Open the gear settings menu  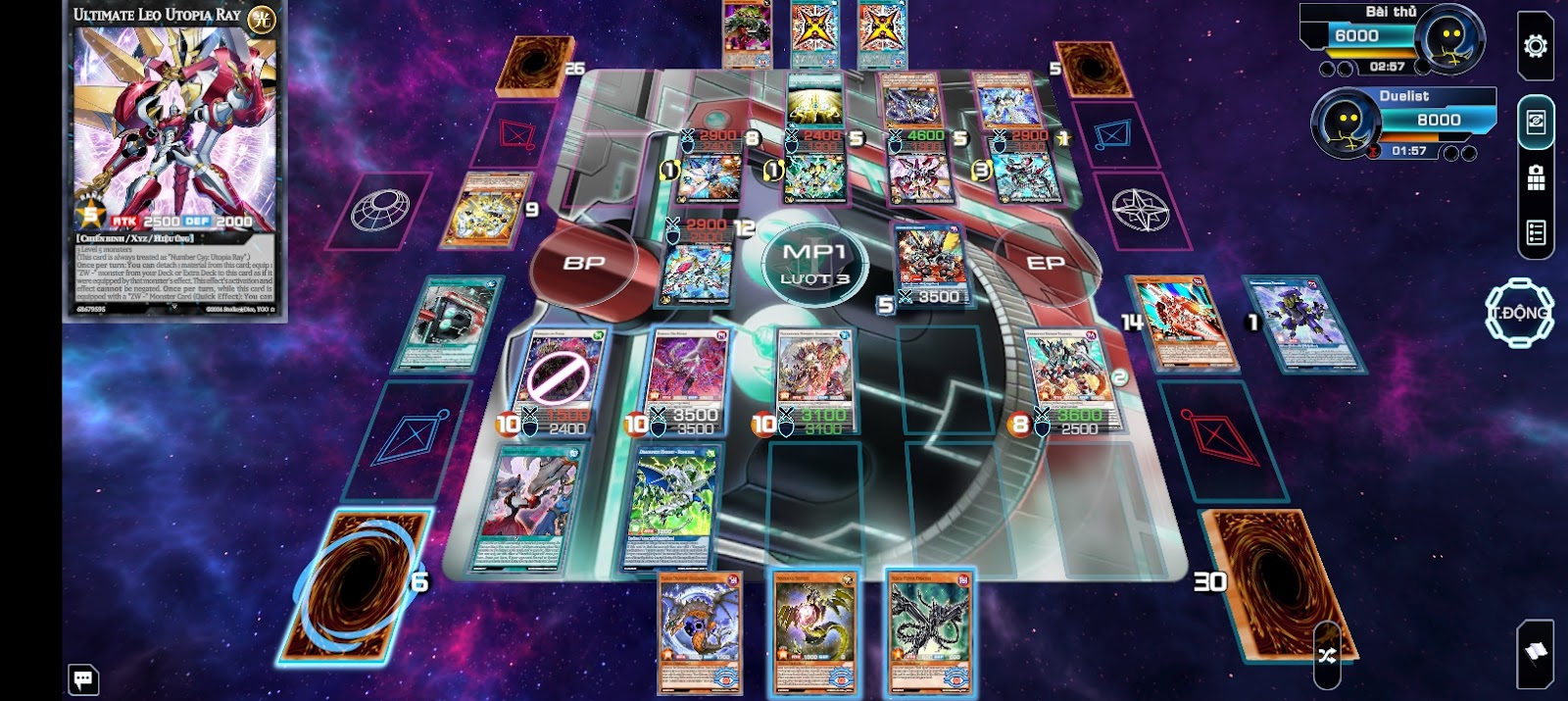tap(1535, 46)
